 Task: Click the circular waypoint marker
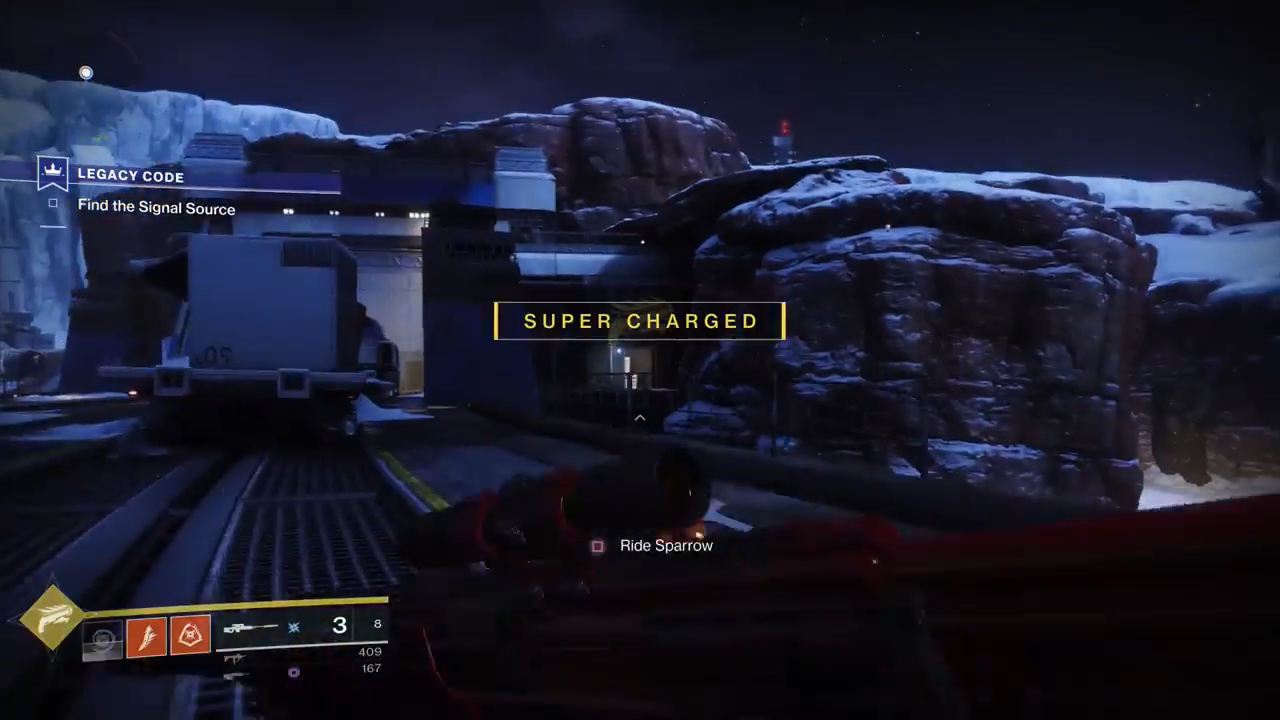[x=86, y=73]
